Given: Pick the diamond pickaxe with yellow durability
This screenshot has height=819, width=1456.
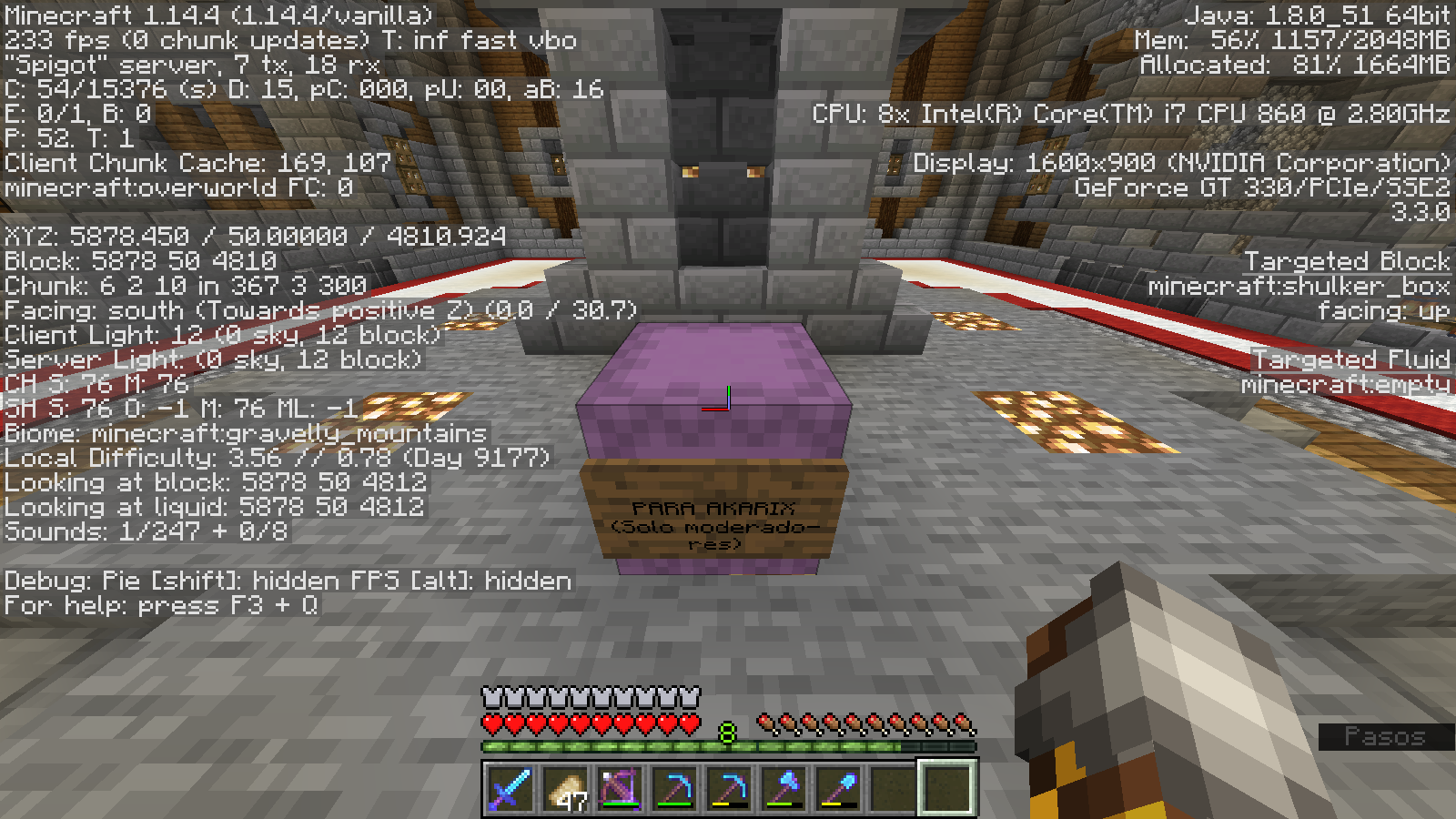Looking at the screenshot, I should coord(728,788).
